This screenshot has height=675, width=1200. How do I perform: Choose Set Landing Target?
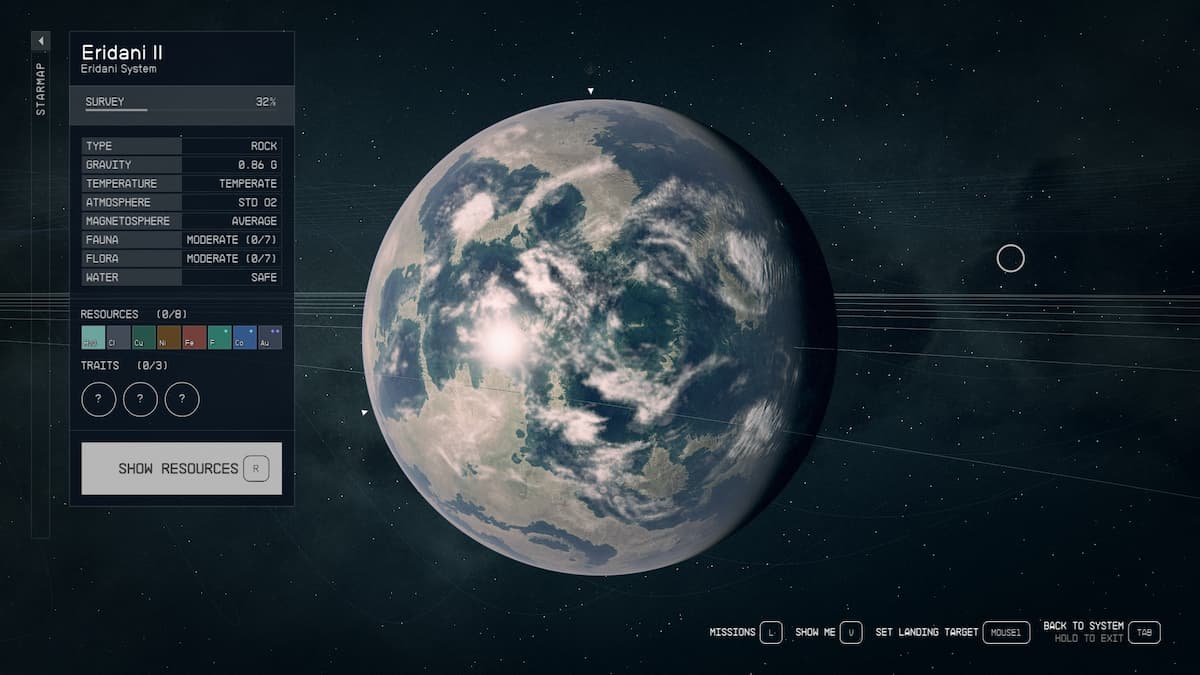[x=951, y=632]
